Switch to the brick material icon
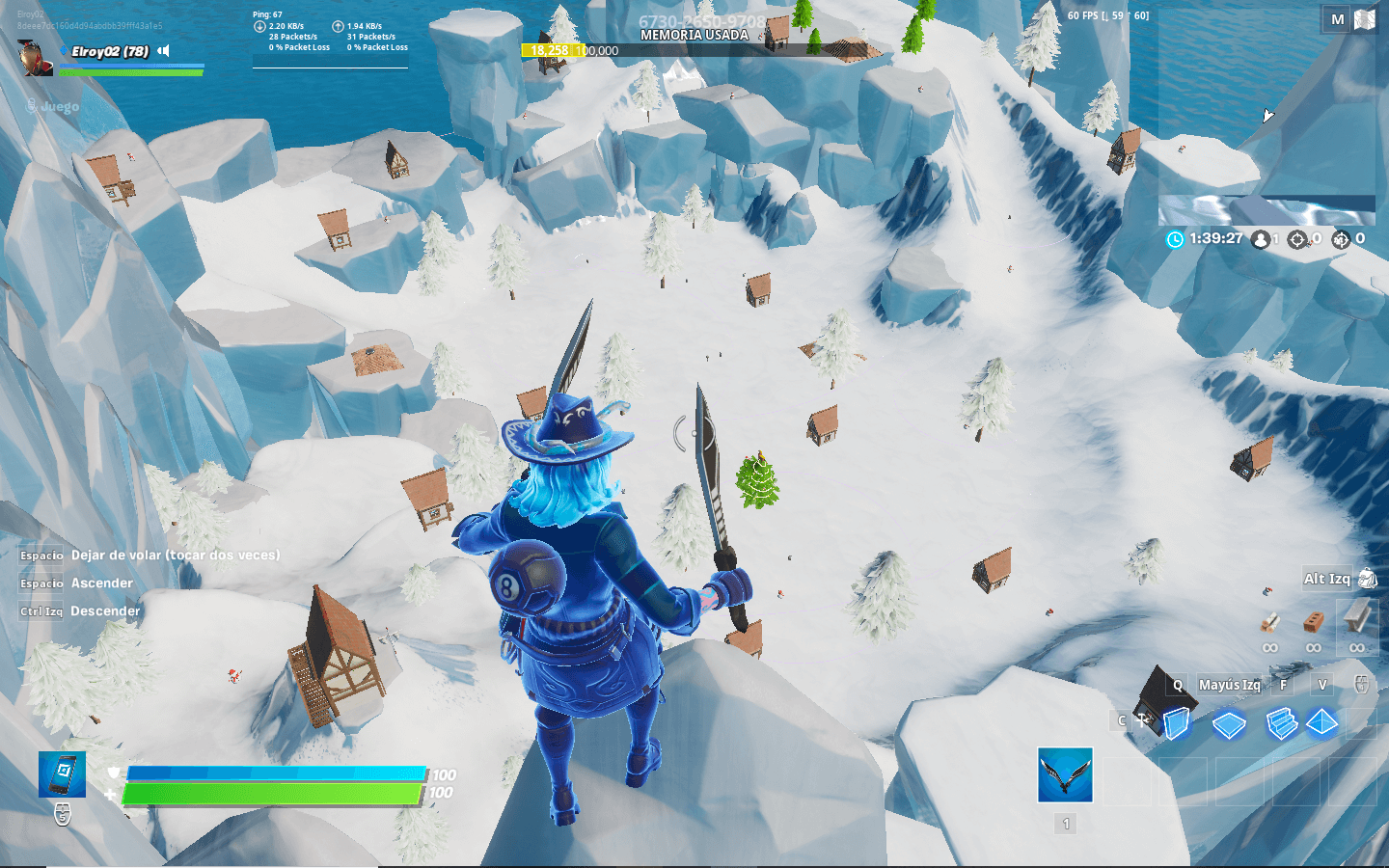This screenshot has height=868, width=1389. [1313, 622]
